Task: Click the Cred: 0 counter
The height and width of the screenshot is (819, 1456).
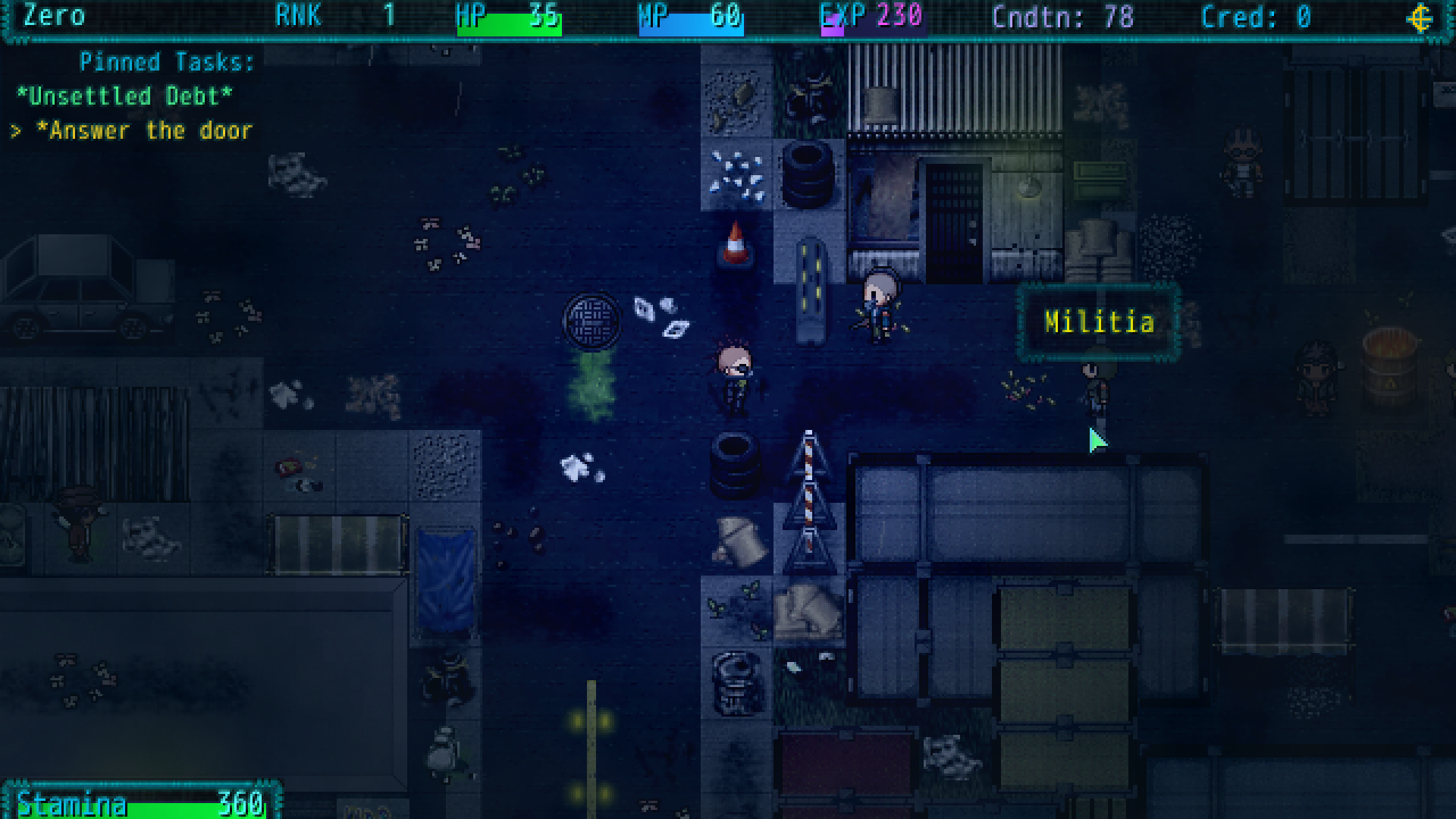Action: coord(1255,17)
